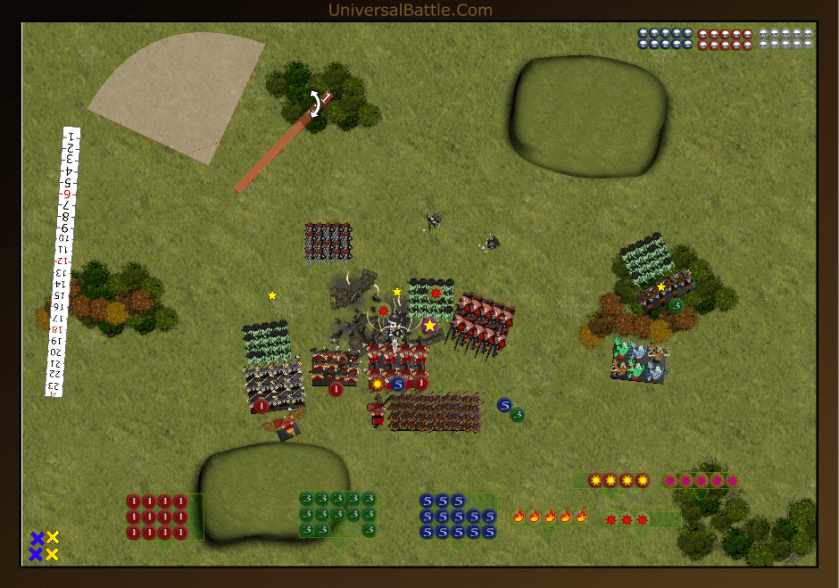
Task: Open the UniversalBattle.Com title link
Action: tap(410, 10)
